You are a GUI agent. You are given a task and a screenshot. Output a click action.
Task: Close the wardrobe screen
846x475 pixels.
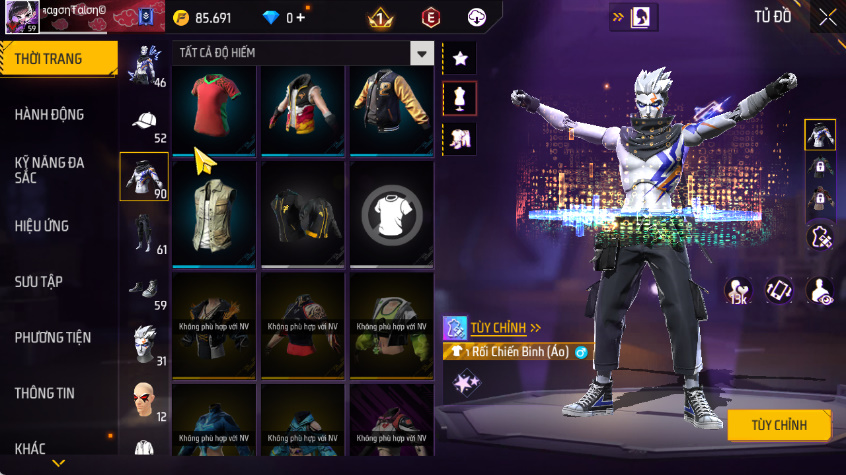(828, 17)
